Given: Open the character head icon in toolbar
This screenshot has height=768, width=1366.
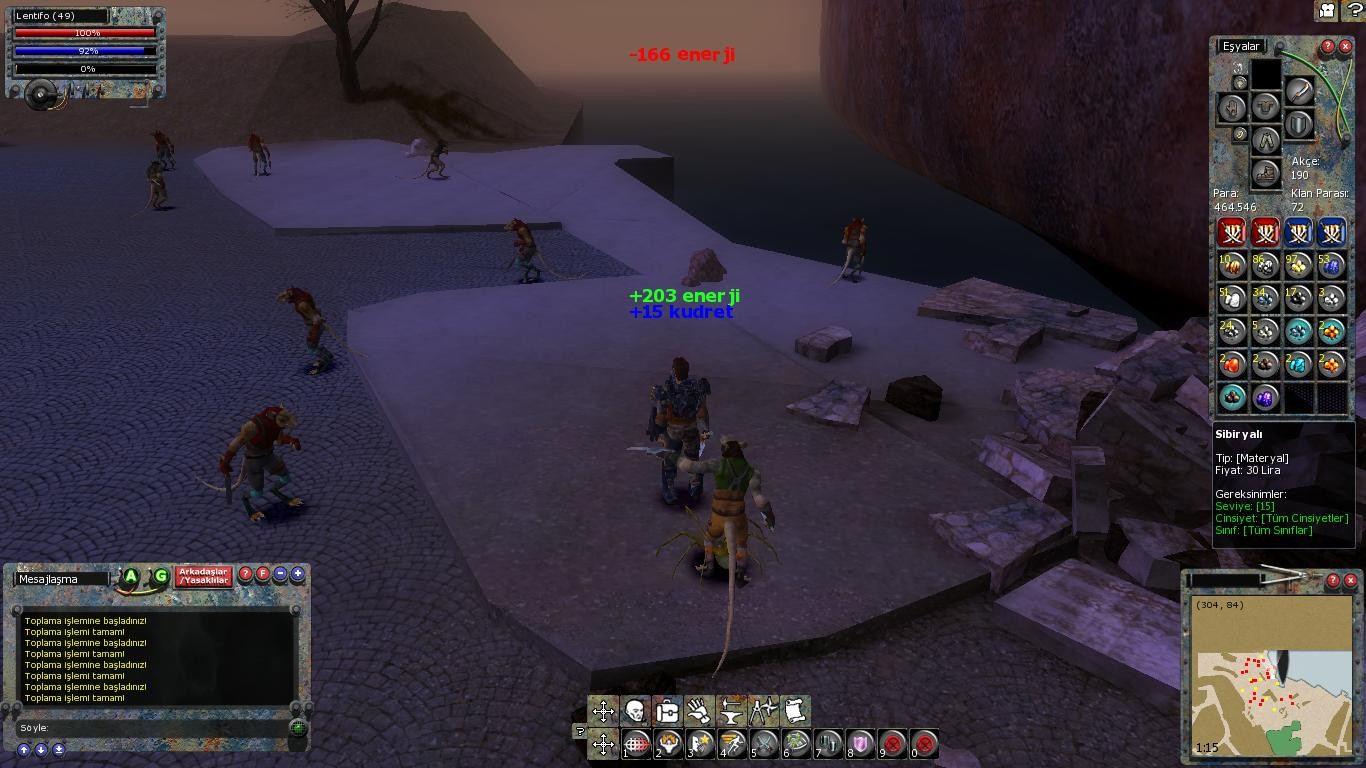Looking at the screenshot, I should 635,711.
